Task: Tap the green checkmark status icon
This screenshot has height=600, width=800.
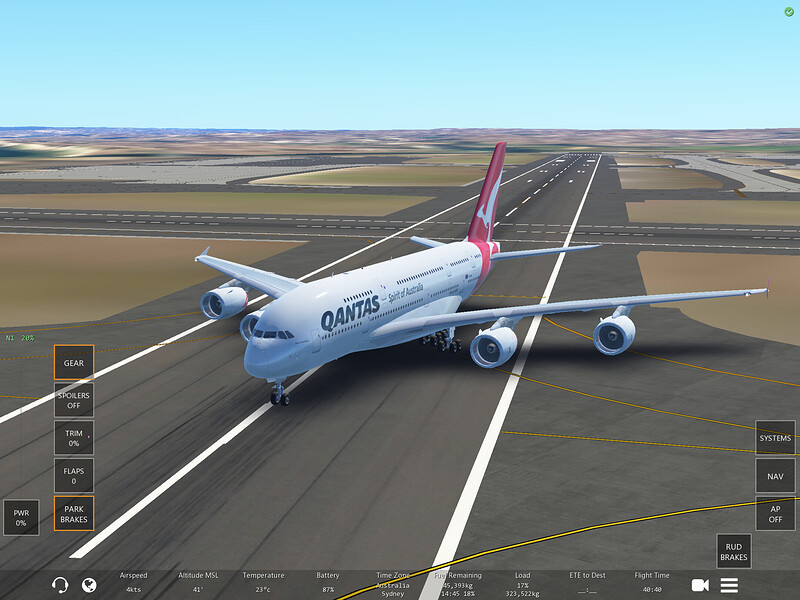Action: (x=789, y=11)
